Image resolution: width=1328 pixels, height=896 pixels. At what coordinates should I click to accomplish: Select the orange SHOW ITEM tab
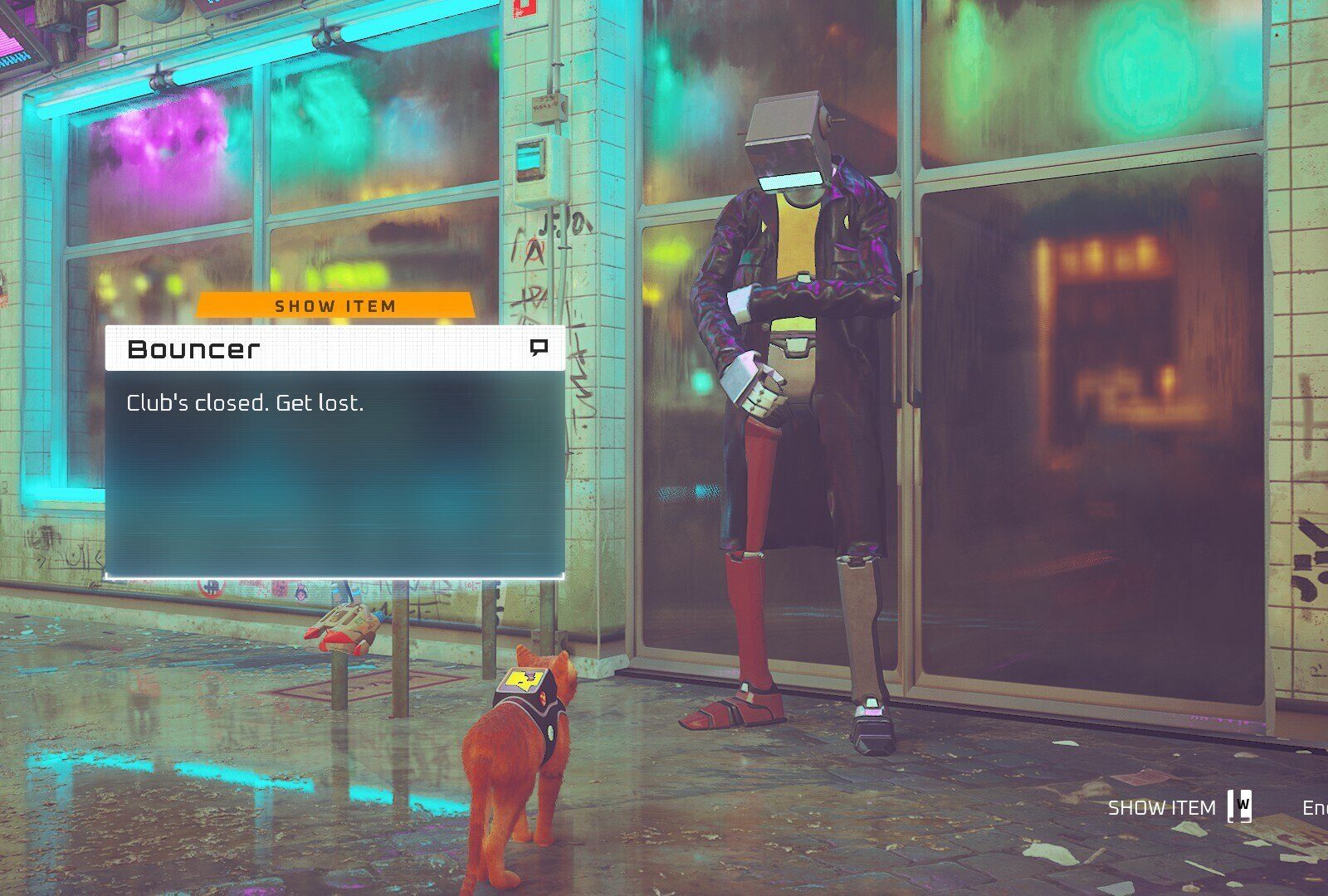(335, 305)
